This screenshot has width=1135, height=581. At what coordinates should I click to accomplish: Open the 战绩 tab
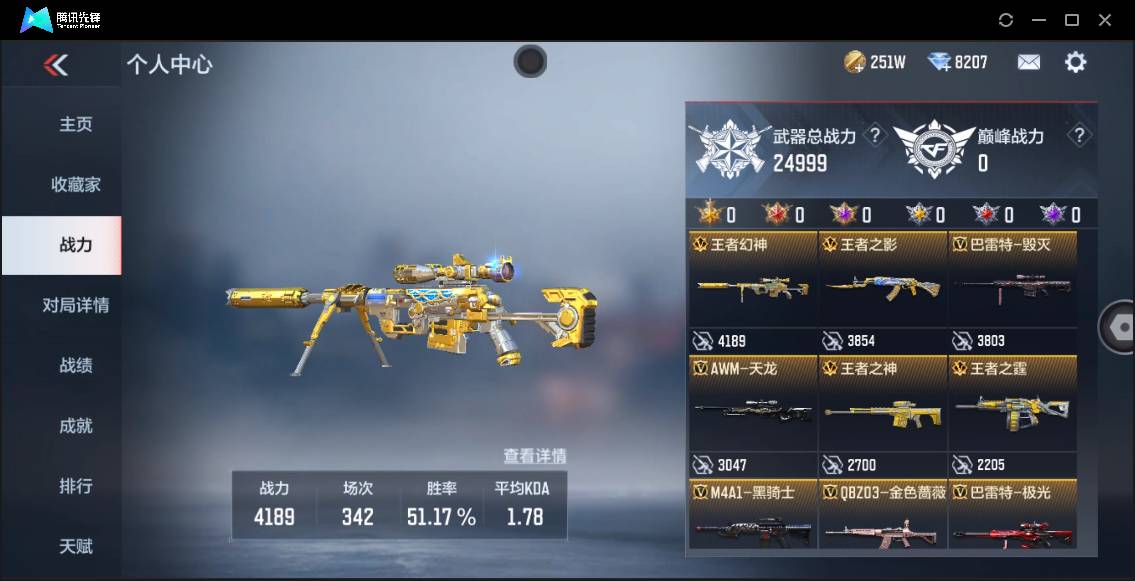click(x=76, y=366)
